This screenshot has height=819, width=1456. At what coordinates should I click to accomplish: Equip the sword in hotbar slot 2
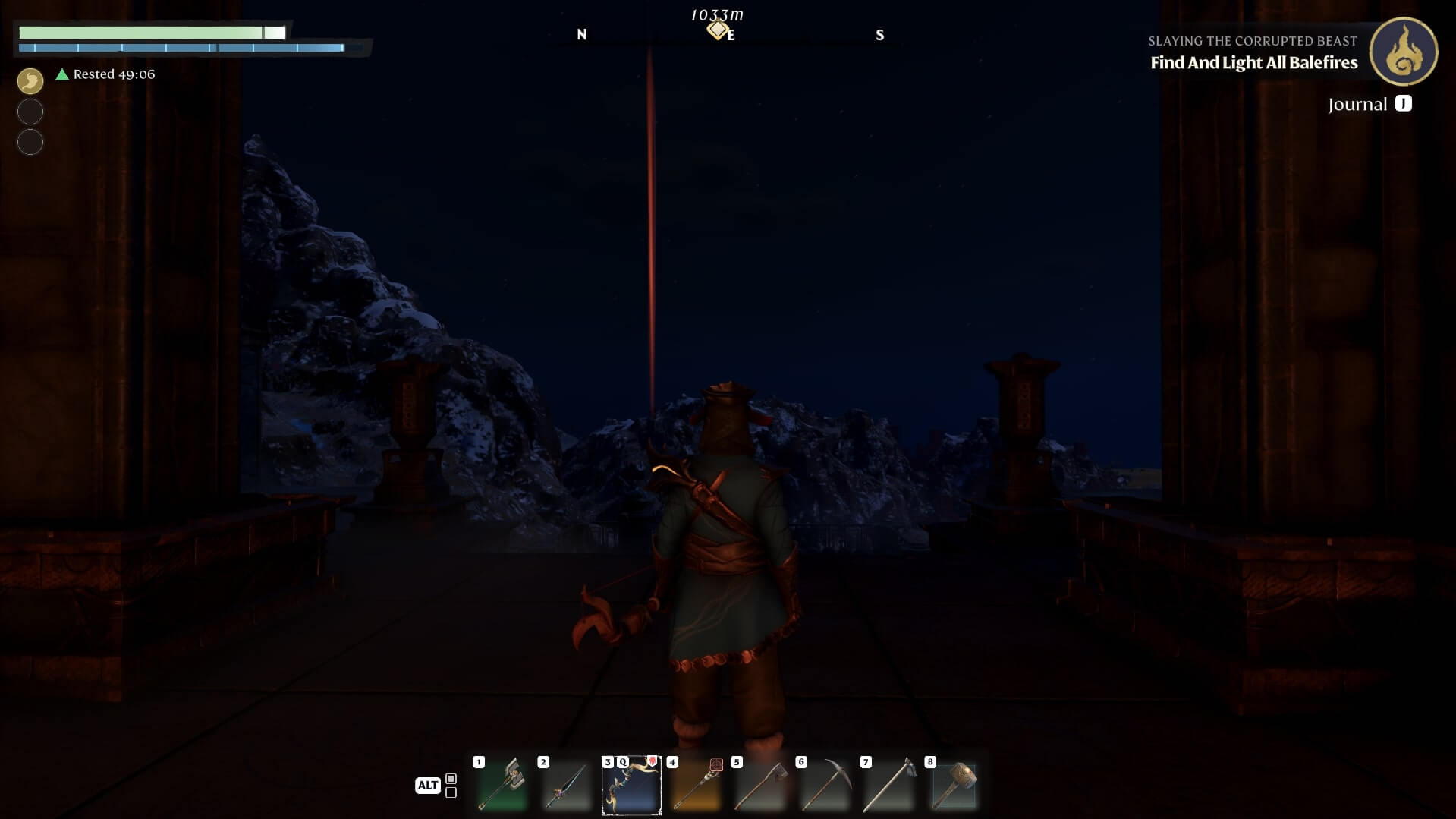(566, 786)
